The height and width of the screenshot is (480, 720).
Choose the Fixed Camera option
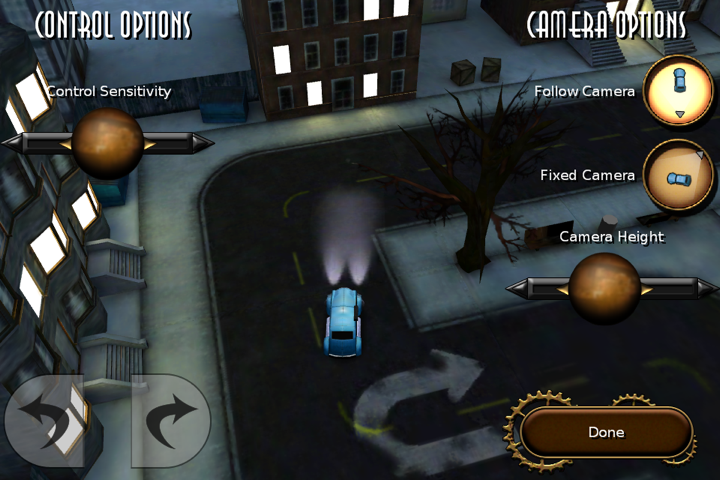click(678, 175)
